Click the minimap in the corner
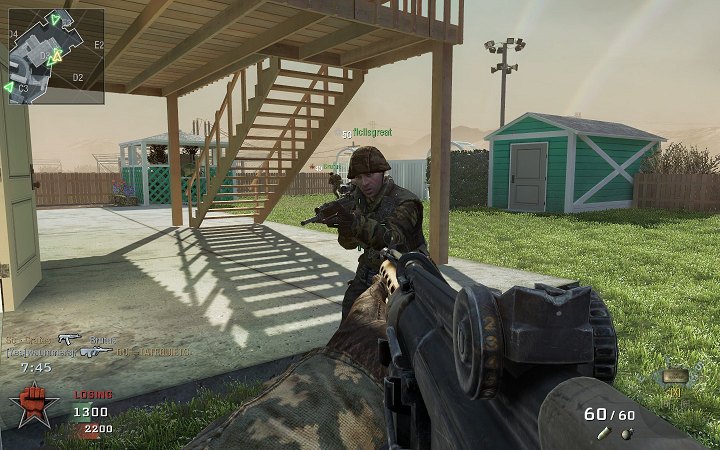Image resolution: width=720 pixels, height=450 pixels. click(56, 56)
